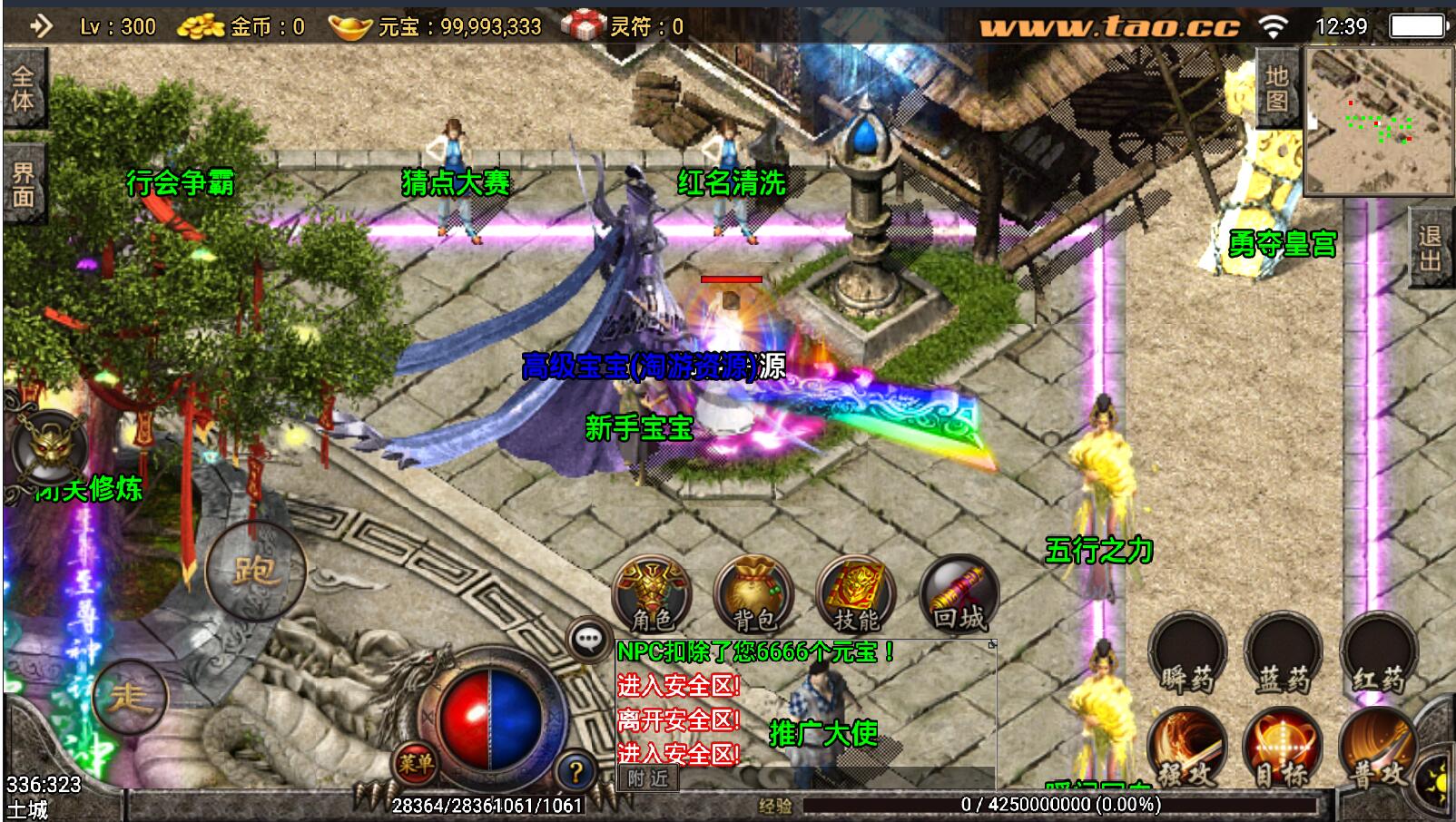The height and width of the screenshot is (822, 1456).
Task: Tap the 走 walk button
Action: 129,697
